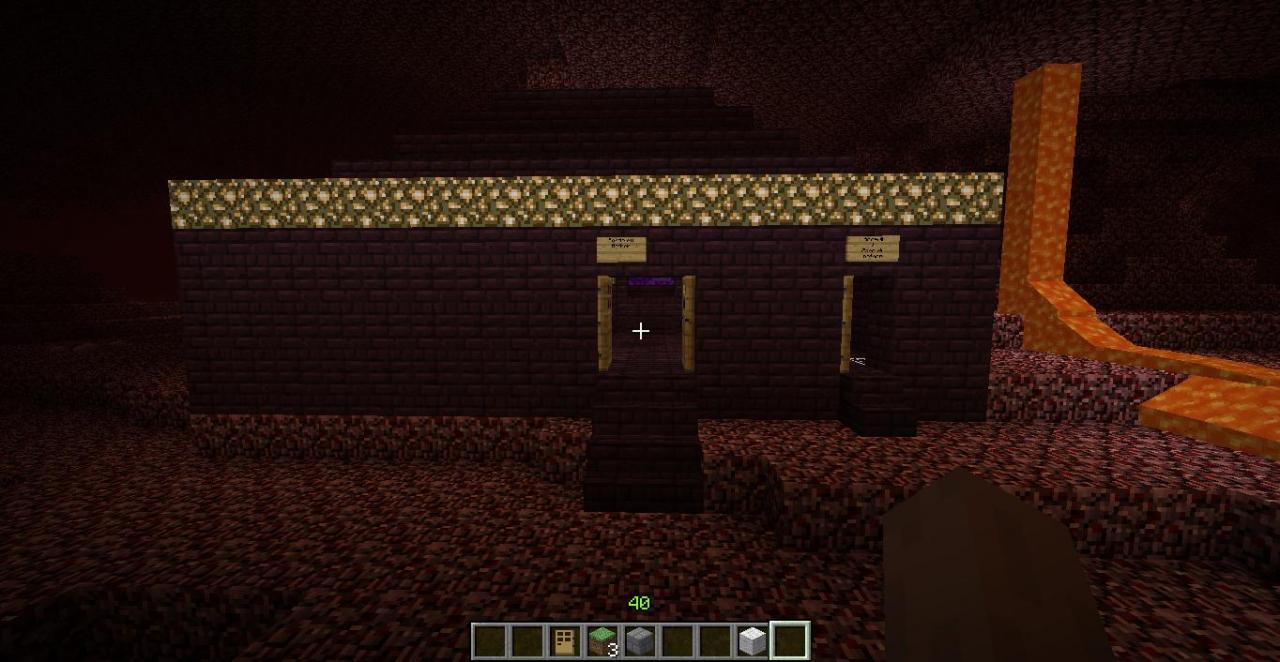1280x662 pixels.
Task: Choose the grass block stack in the hotbar
Action: (x=602, y=641)
